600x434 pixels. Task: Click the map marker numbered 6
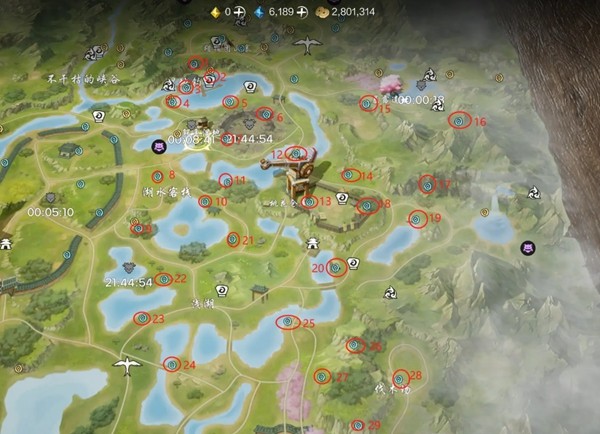tap(264, 114)
